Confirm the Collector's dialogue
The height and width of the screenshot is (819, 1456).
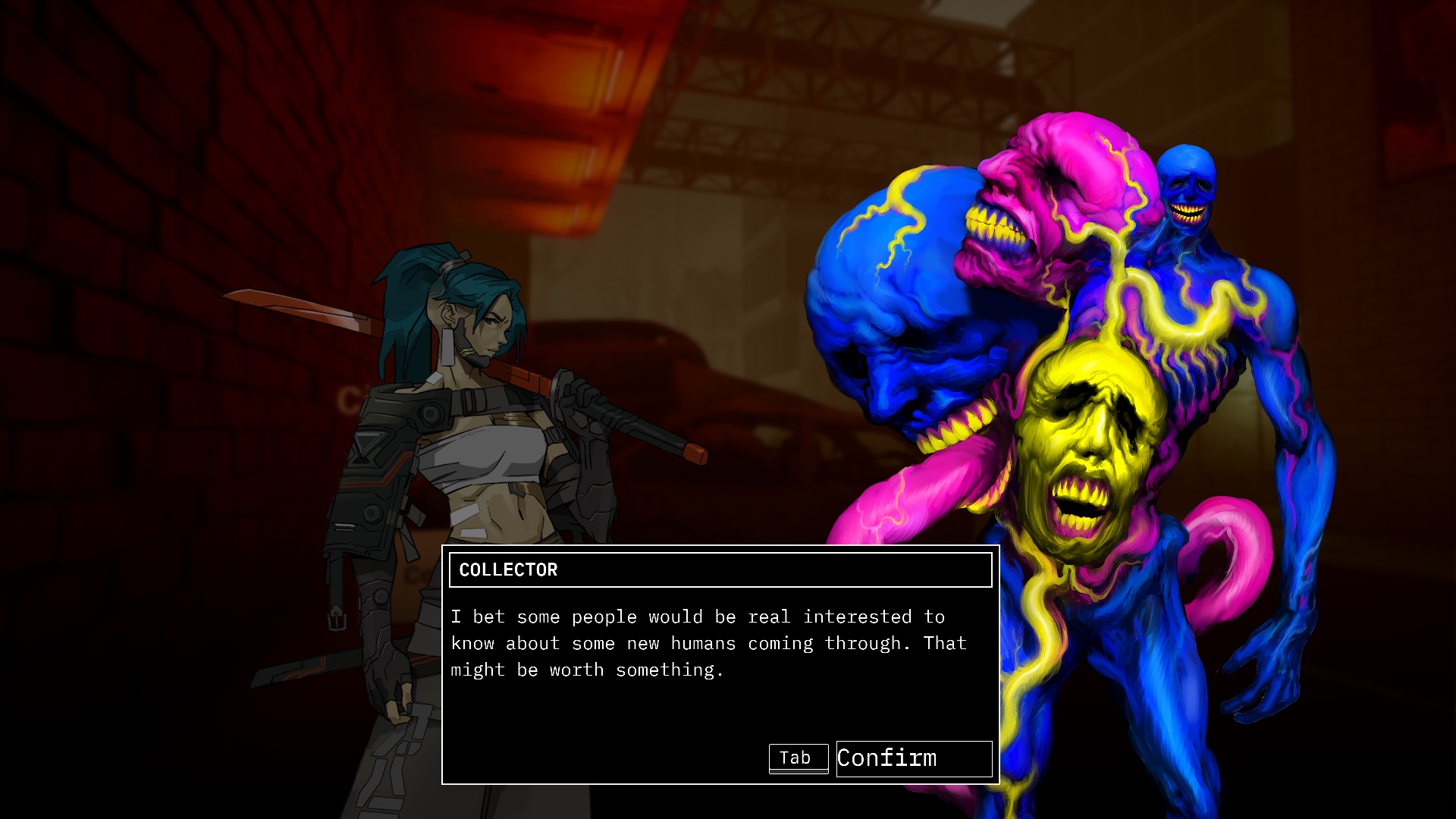pyautogui.click(x=913, y=758)
